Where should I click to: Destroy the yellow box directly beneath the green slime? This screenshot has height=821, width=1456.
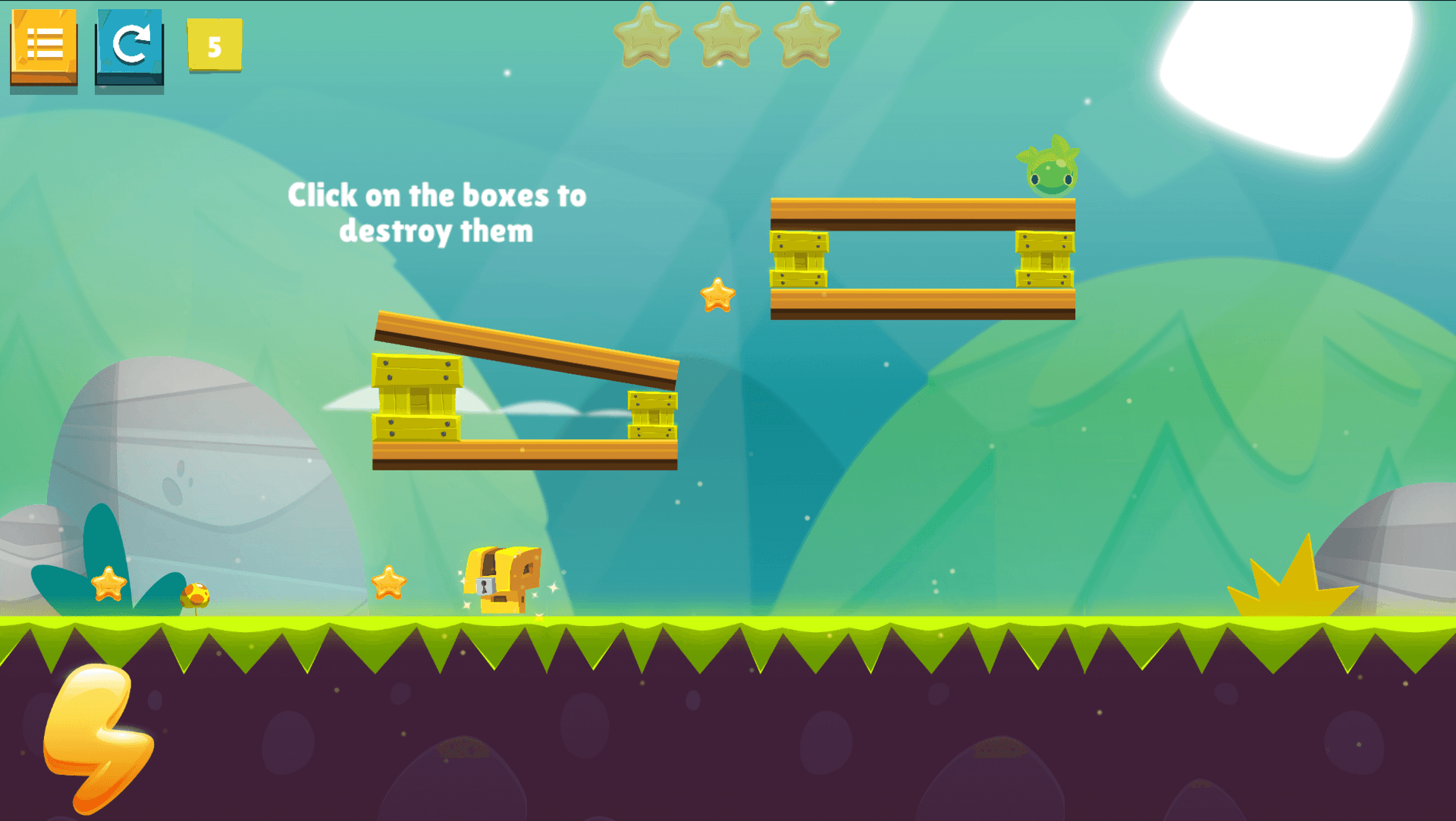pyautogui.click(x=1044, y=260)
